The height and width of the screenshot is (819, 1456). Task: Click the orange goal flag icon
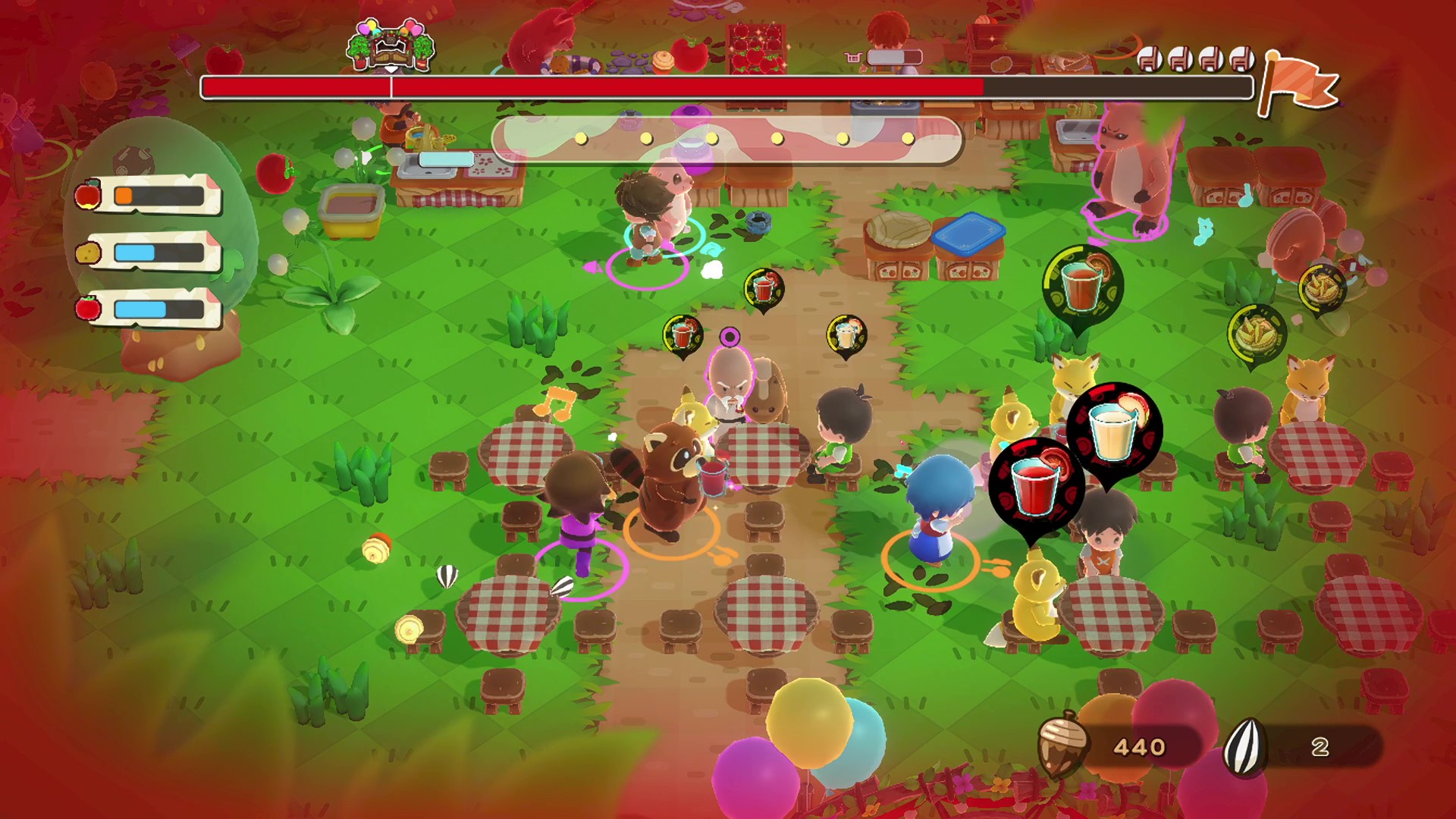point(1298,83)
